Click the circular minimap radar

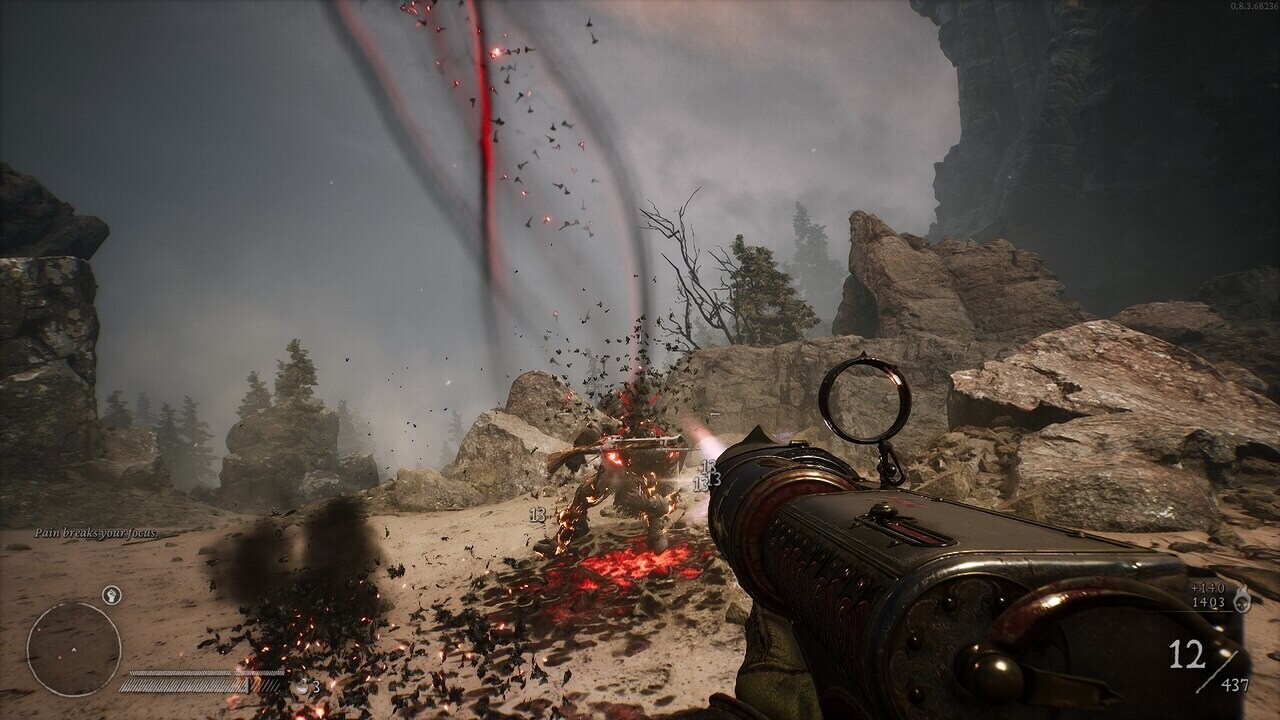coord(74,649)
